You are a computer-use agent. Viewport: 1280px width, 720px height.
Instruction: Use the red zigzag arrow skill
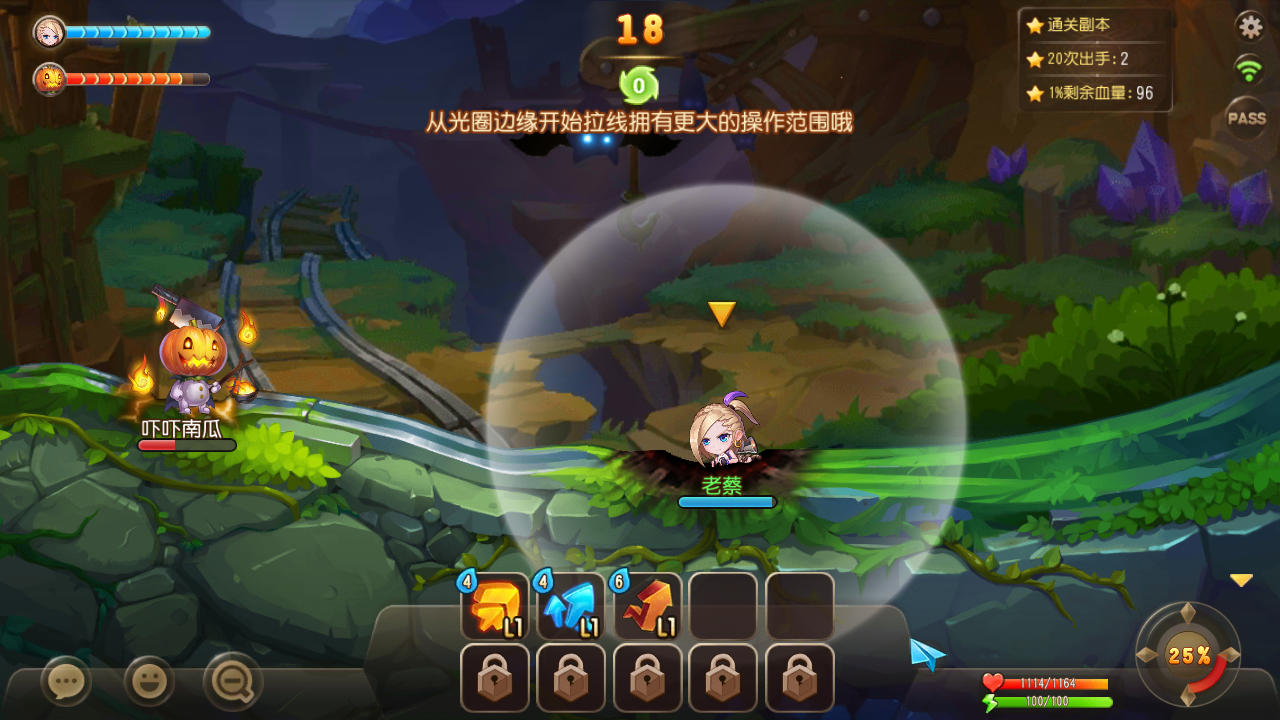tap(648, 606)
